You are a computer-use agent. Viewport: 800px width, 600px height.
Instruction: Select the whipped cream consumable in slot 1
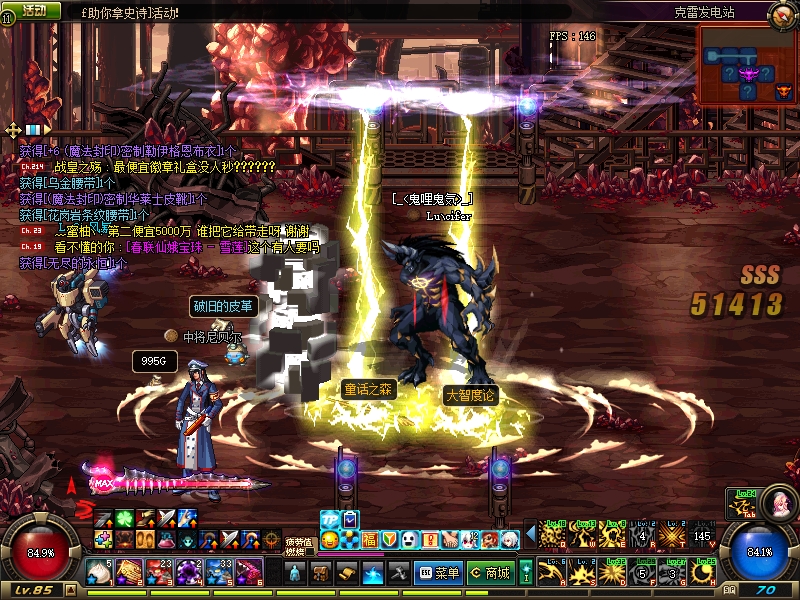pos(98,571)
